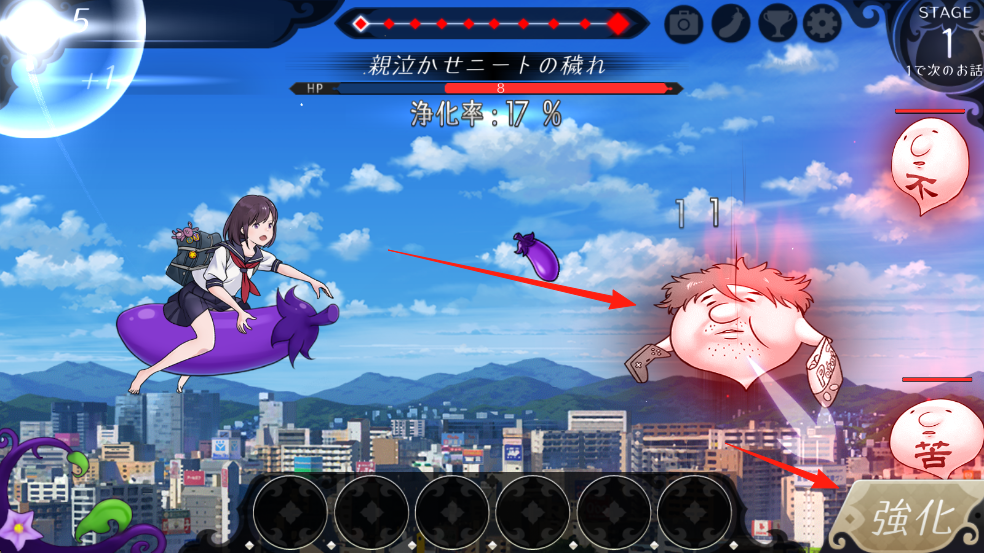Tap the 強化 upgrade button
This screenshot has width=984, height=553.
tap(910, 518)
